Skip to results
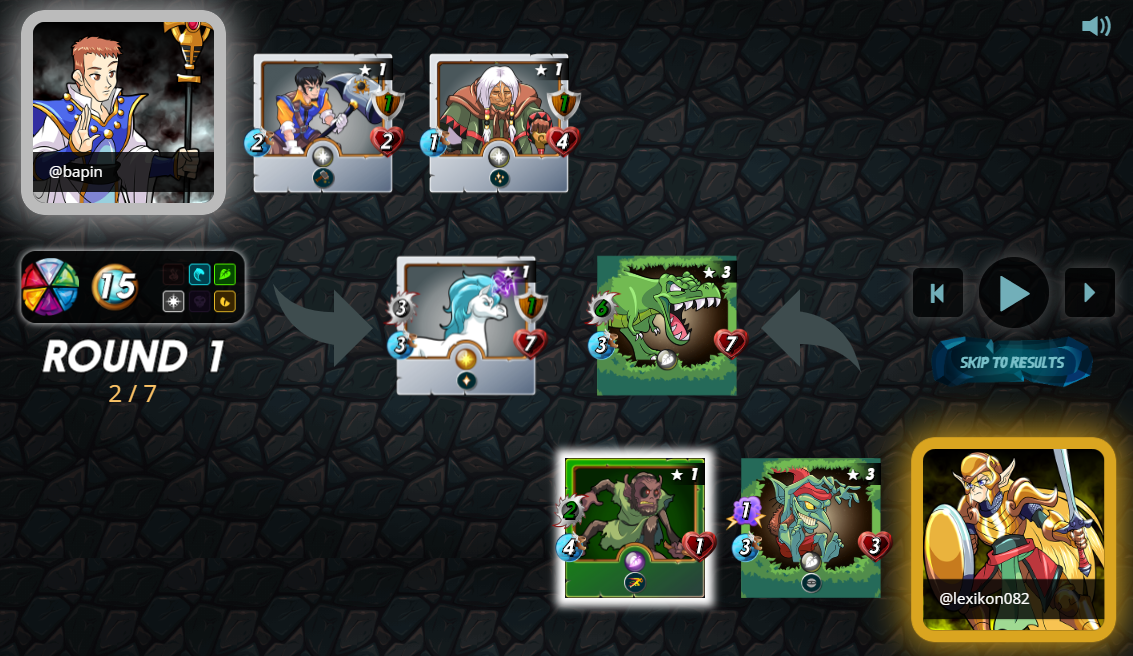1133x656 pixels. pos(1012,362)
